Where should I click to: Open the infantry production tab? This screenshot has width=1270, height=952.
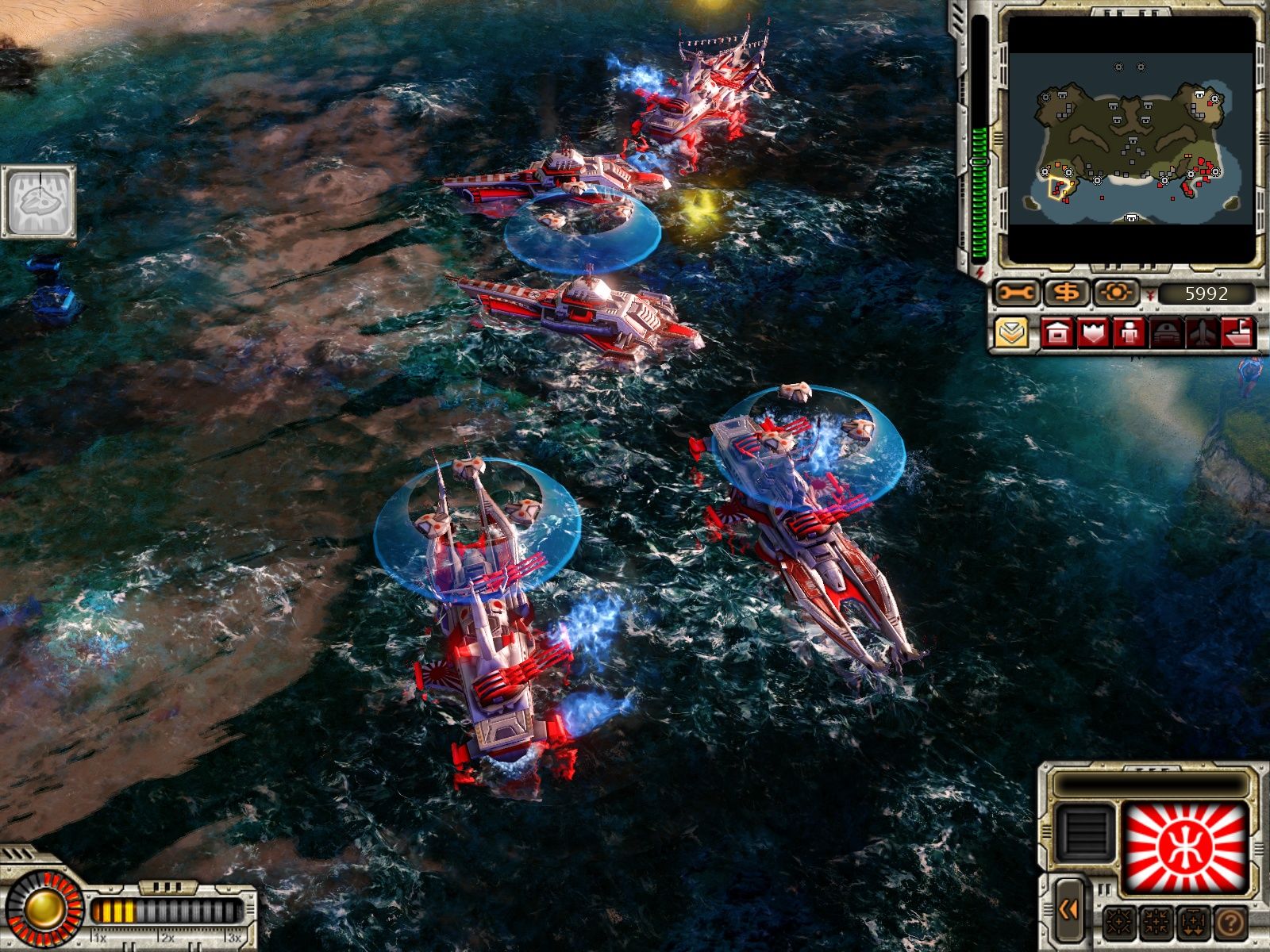(1129, 332)
